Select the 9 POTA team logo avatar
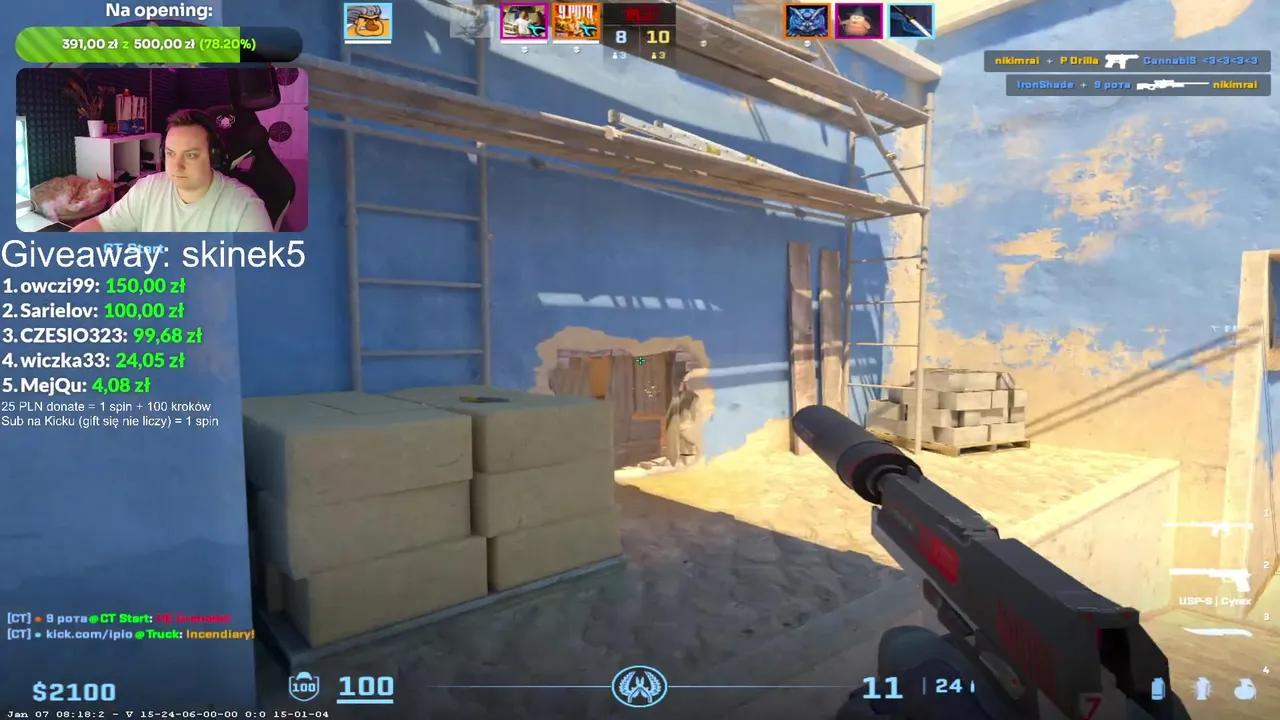Screen dimensions: 1280x720 [576, 22]
